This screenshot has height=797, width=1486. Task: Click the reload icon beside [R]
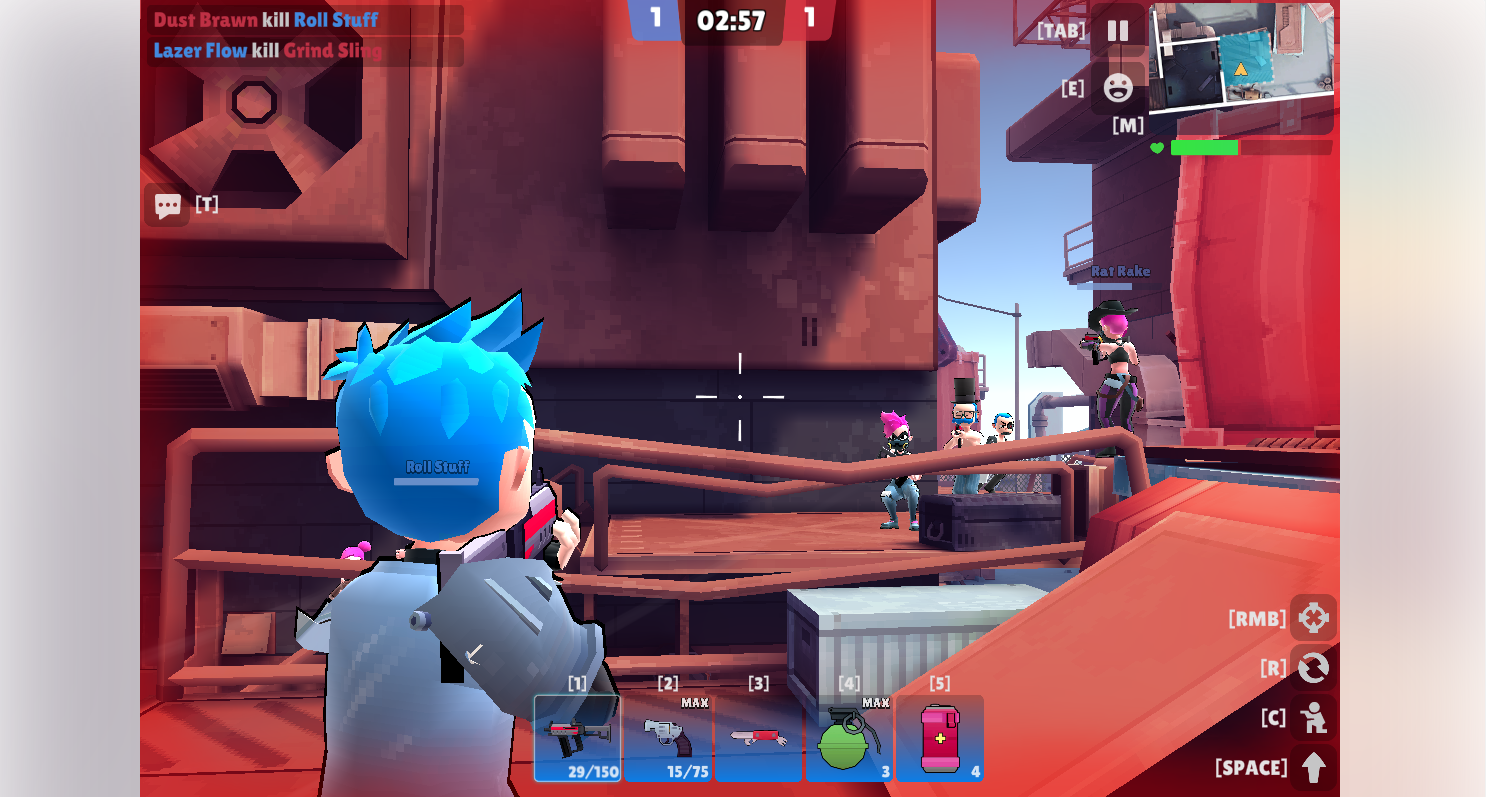1315,669
